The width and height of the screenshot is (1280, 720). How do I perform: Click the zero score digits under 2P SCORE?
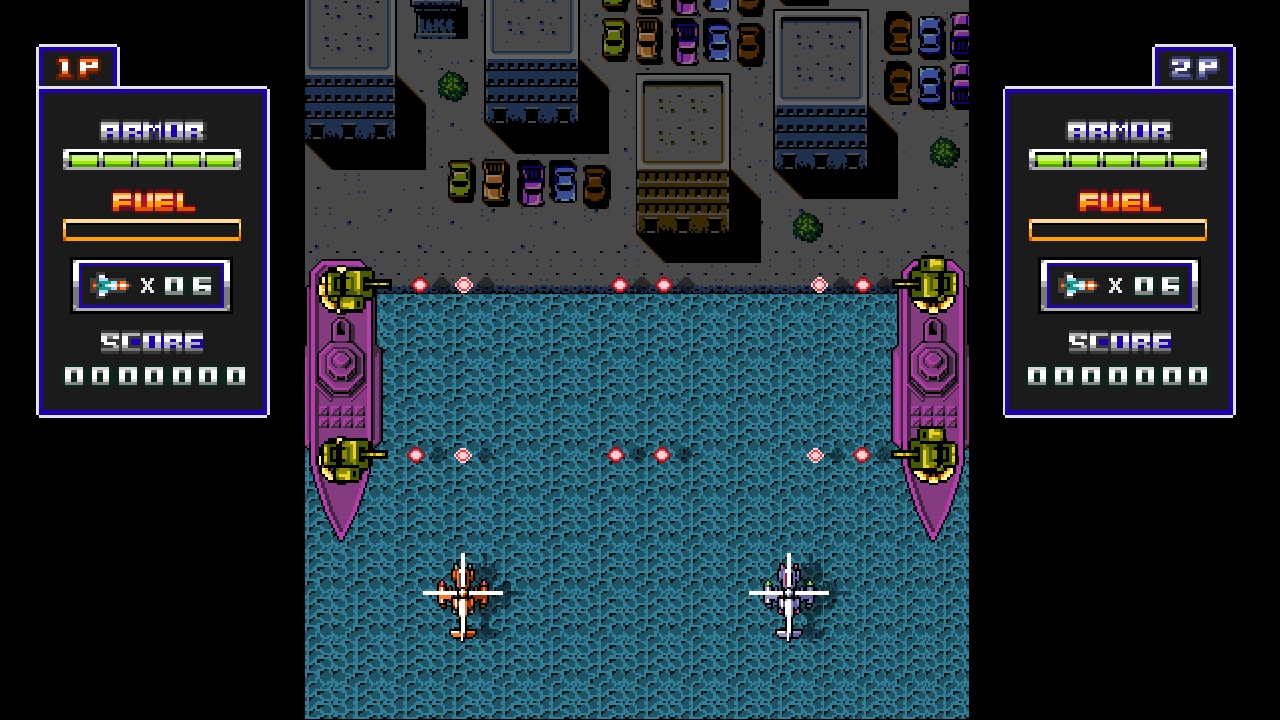pos(1118,377)
